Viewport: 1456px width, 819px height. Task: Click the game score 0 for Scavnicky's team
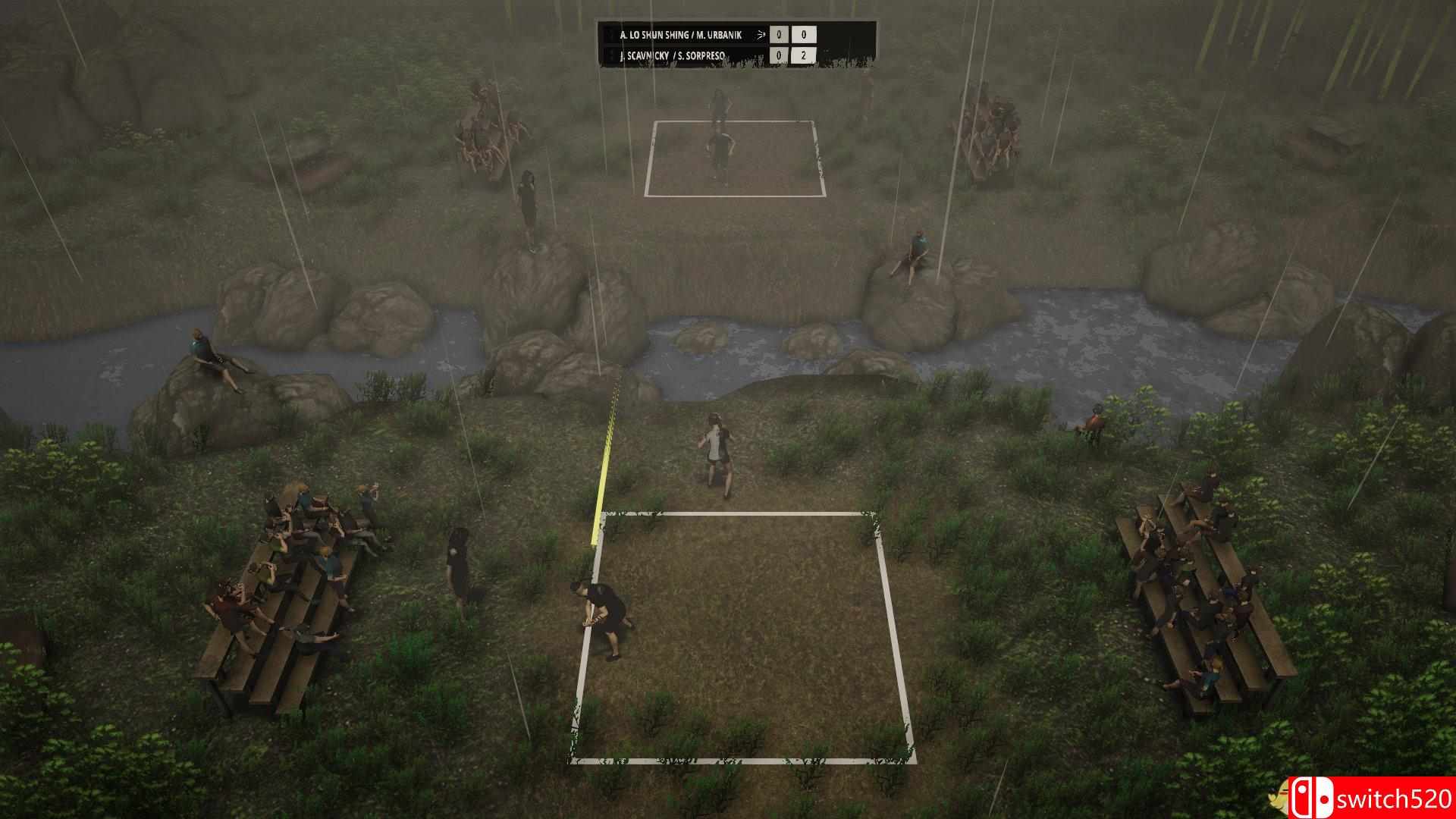pos(779,56)
